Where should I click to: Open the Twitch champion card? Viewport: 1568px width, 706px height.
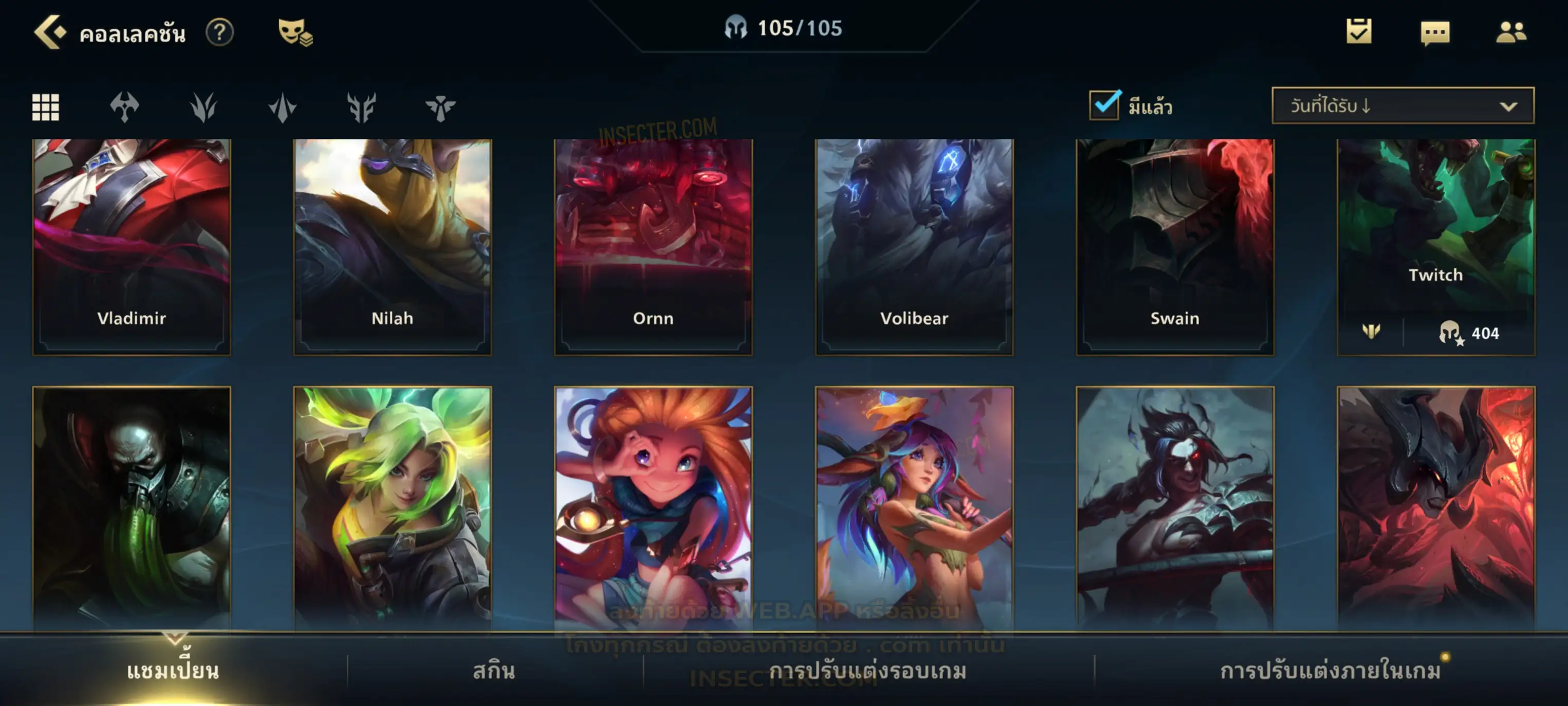(x=1435, y=231)
